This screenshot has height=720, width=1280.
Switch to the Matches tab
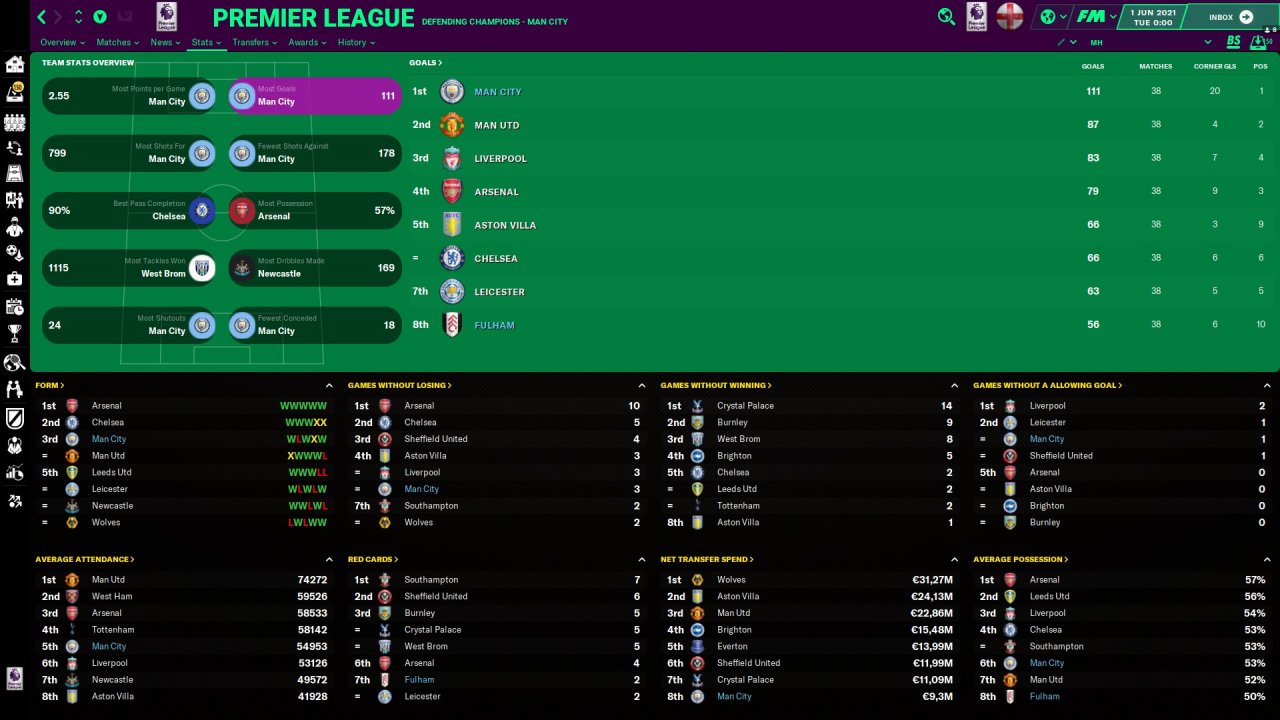click(x=117, y=43)
